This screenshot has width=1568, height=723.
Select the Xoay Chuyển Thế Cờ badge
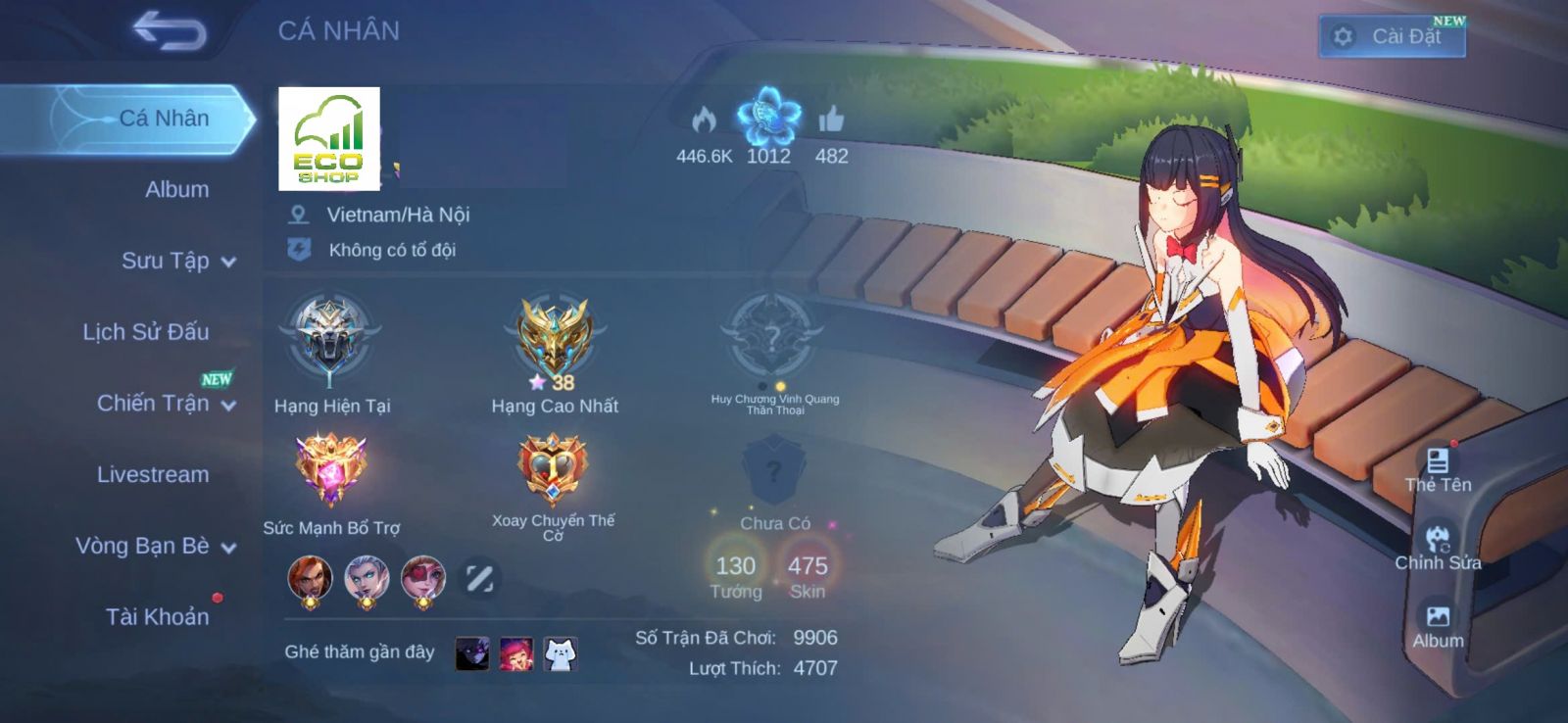point(553,470)
